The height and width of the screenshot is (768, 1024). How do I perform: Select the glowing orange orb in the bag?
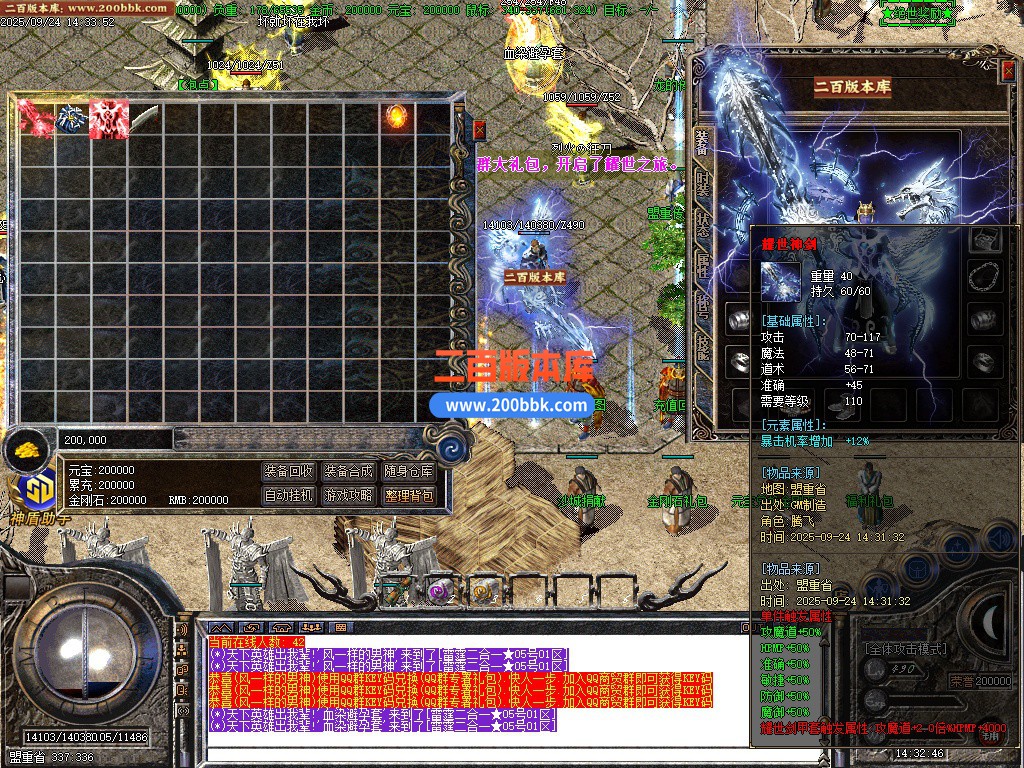click(x=397, y=117)
